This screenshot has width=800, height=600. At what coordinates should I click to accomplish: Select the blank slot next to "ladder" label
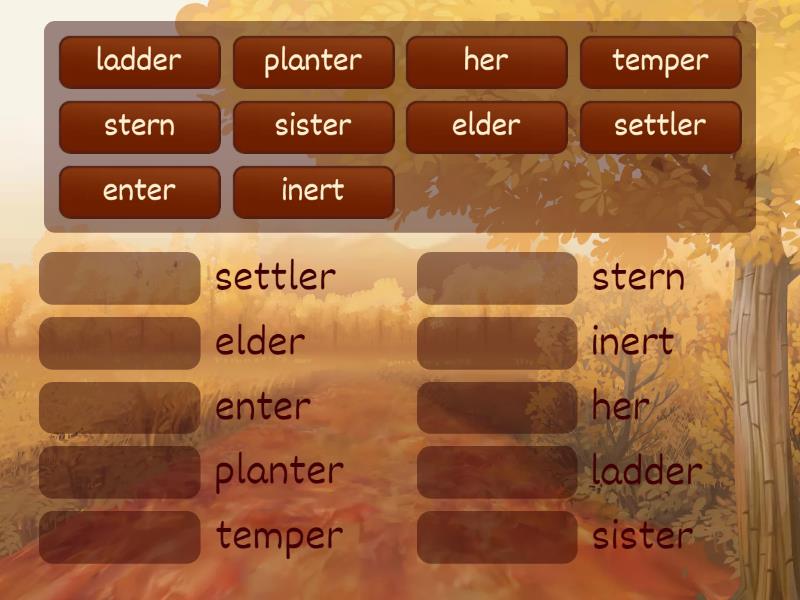pos(497,472)
